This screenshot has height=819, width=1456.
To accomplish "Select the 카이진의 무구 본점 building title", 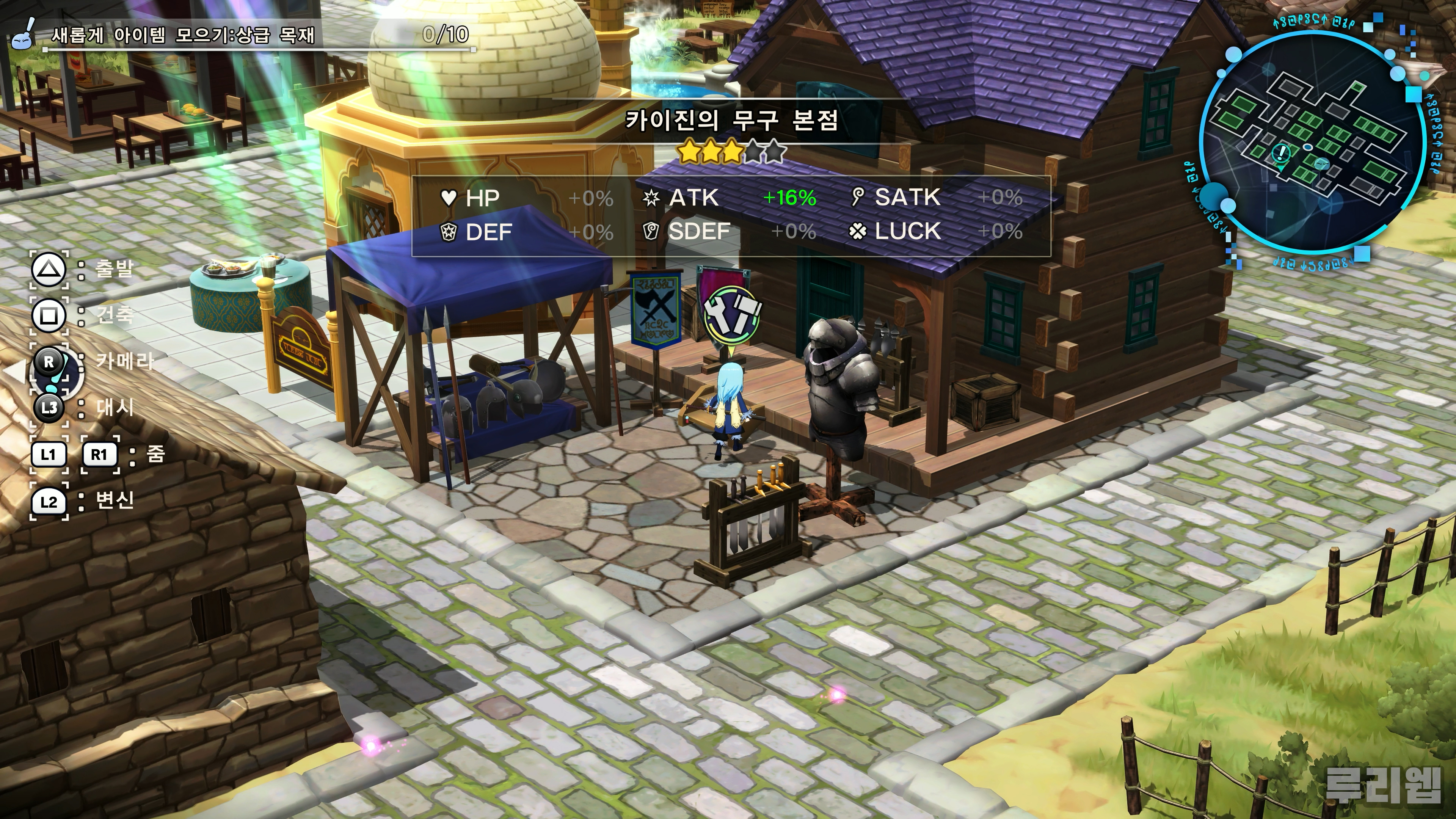I will (731, 120).
